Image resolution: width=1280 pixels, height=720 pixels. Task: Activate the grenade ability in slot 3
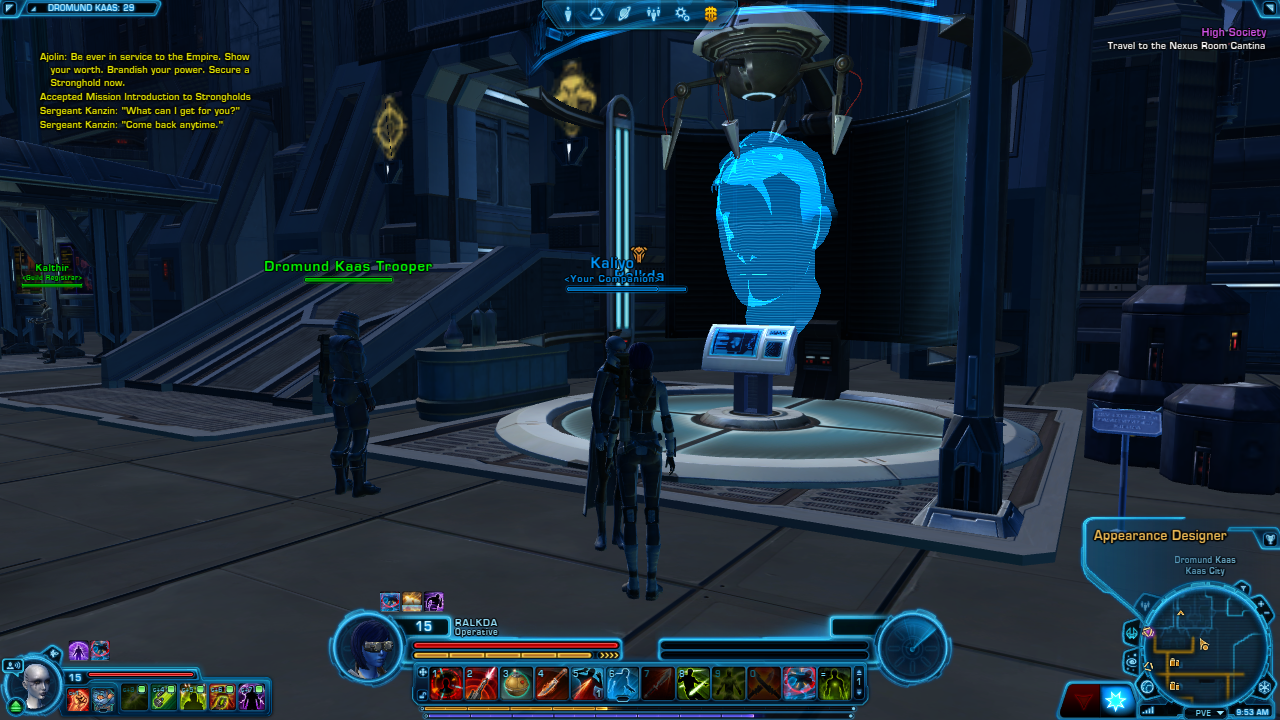518,683
